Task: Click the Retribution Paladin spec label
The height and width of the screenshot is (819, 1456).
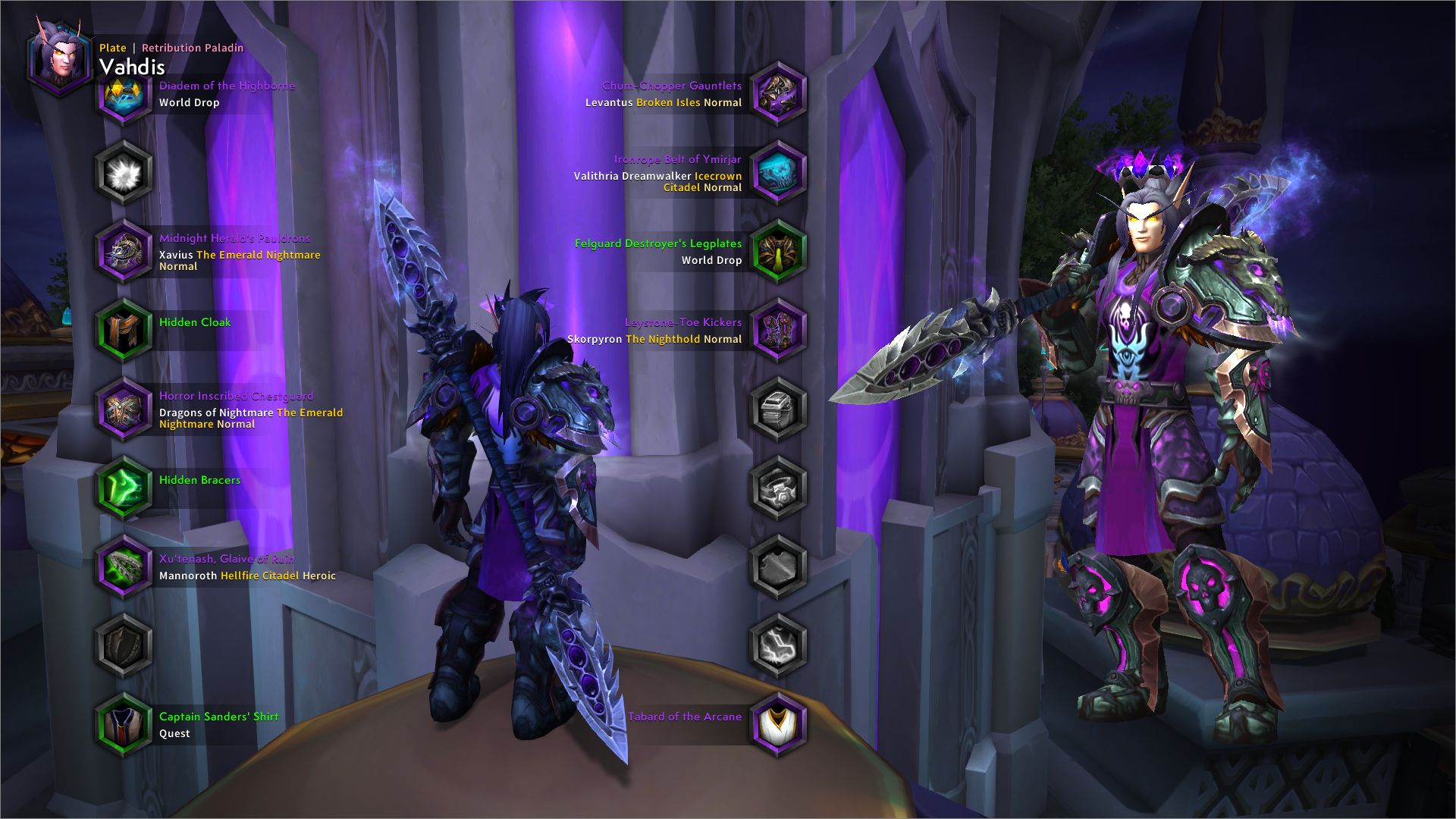Action: (191, 47)
